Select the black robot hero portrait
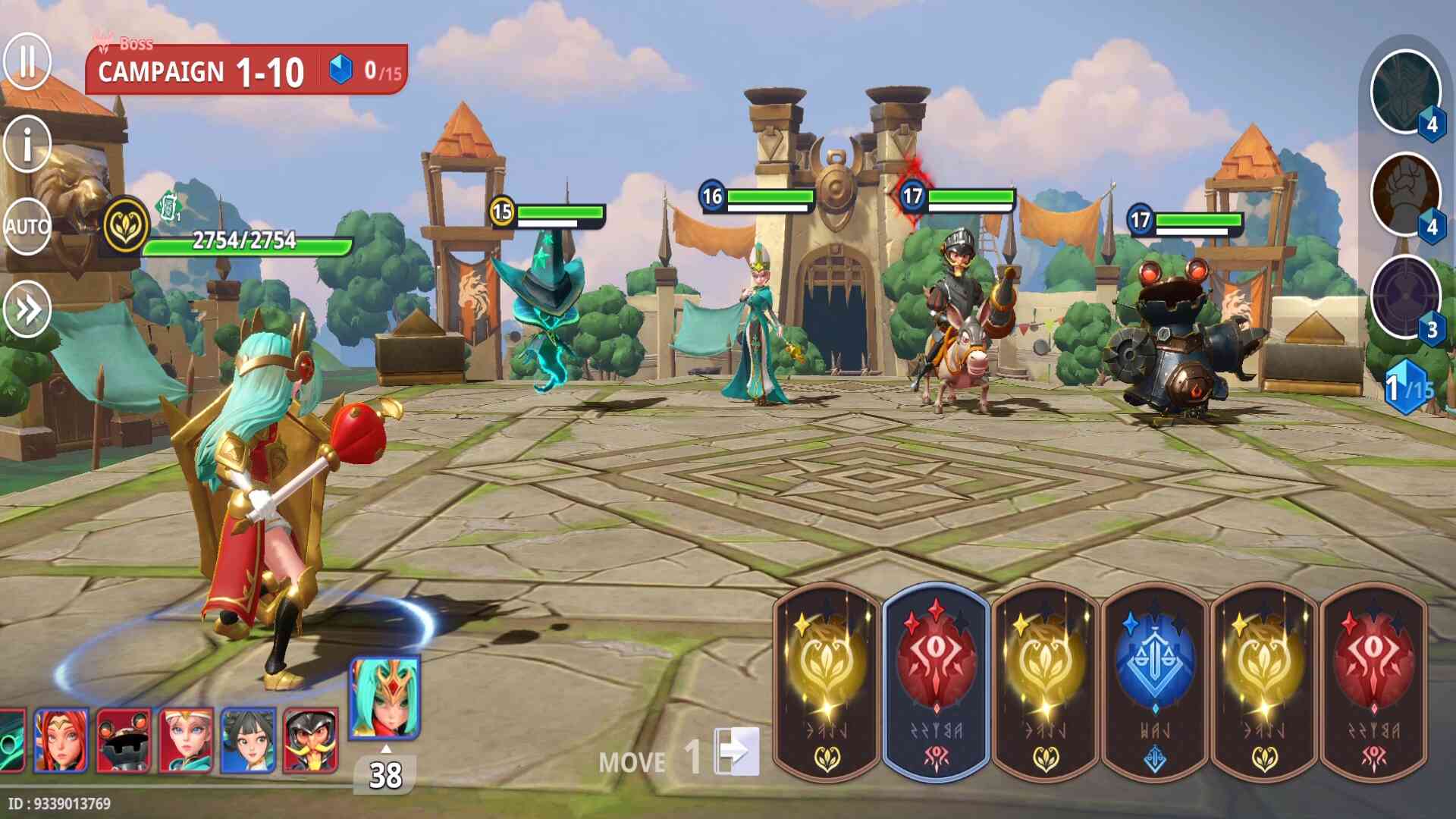This screenshot has height=819, width=1456. pyautogui.click(x=124, y=740)
